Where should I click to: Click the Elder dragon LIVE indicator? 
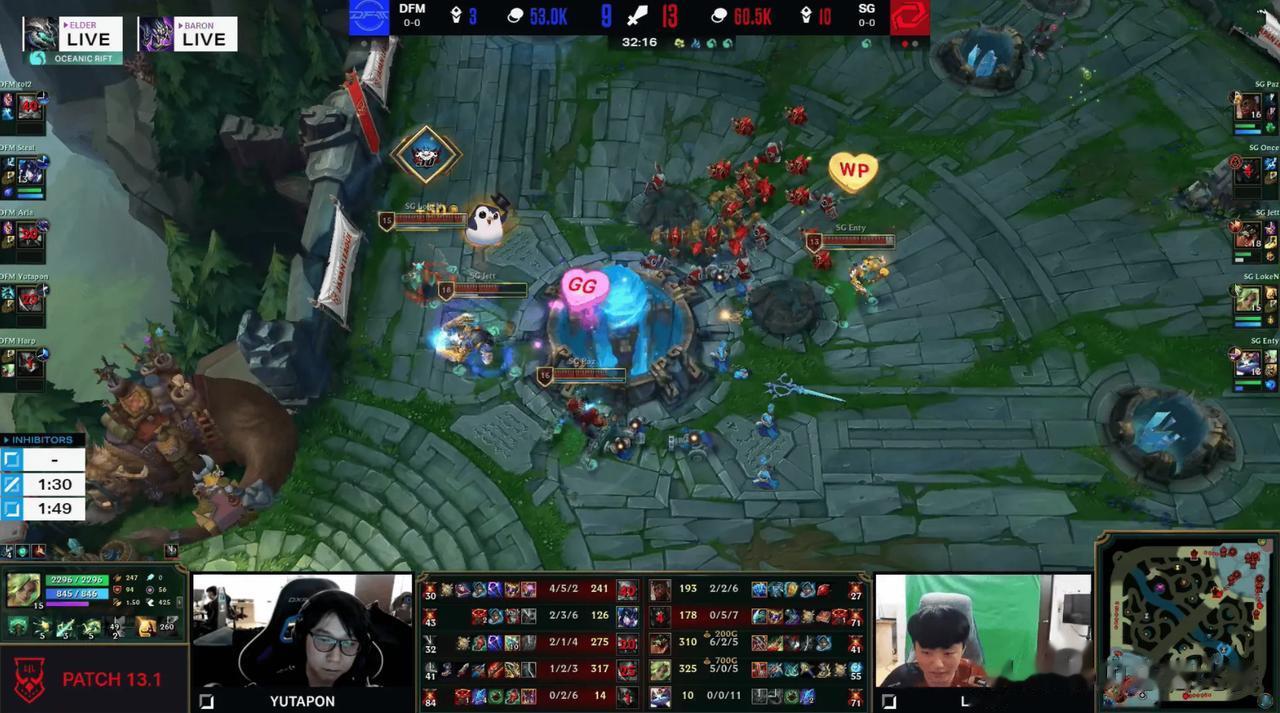click(x=72, y=35)
